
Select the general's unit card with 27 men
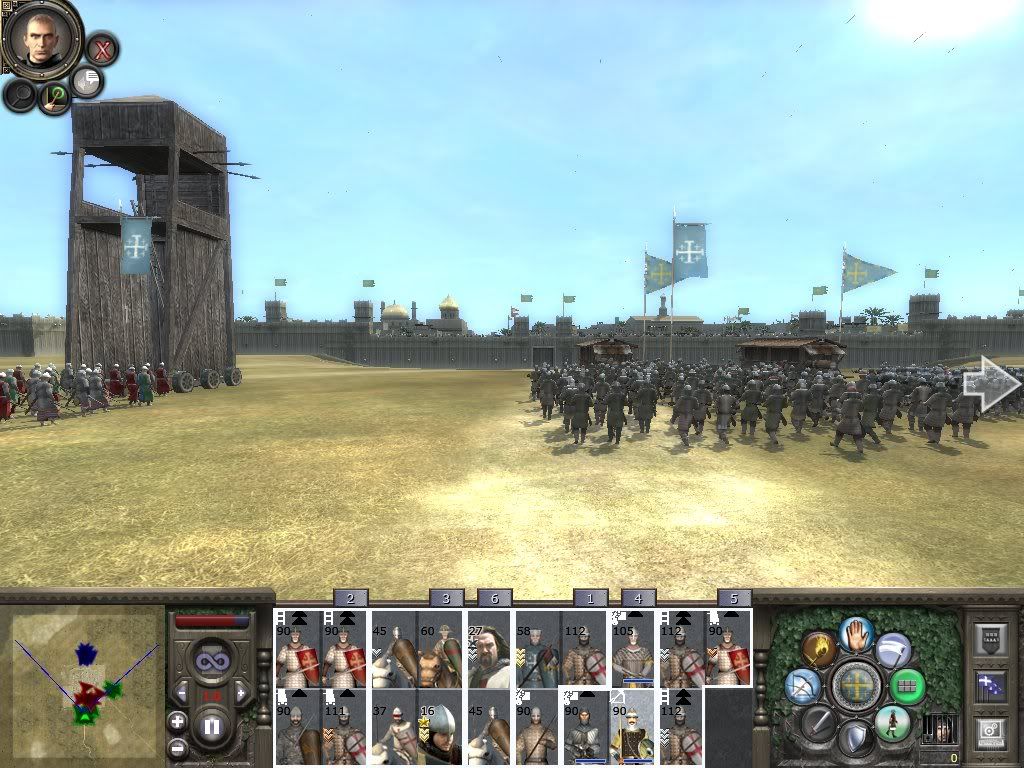[489, 648]
